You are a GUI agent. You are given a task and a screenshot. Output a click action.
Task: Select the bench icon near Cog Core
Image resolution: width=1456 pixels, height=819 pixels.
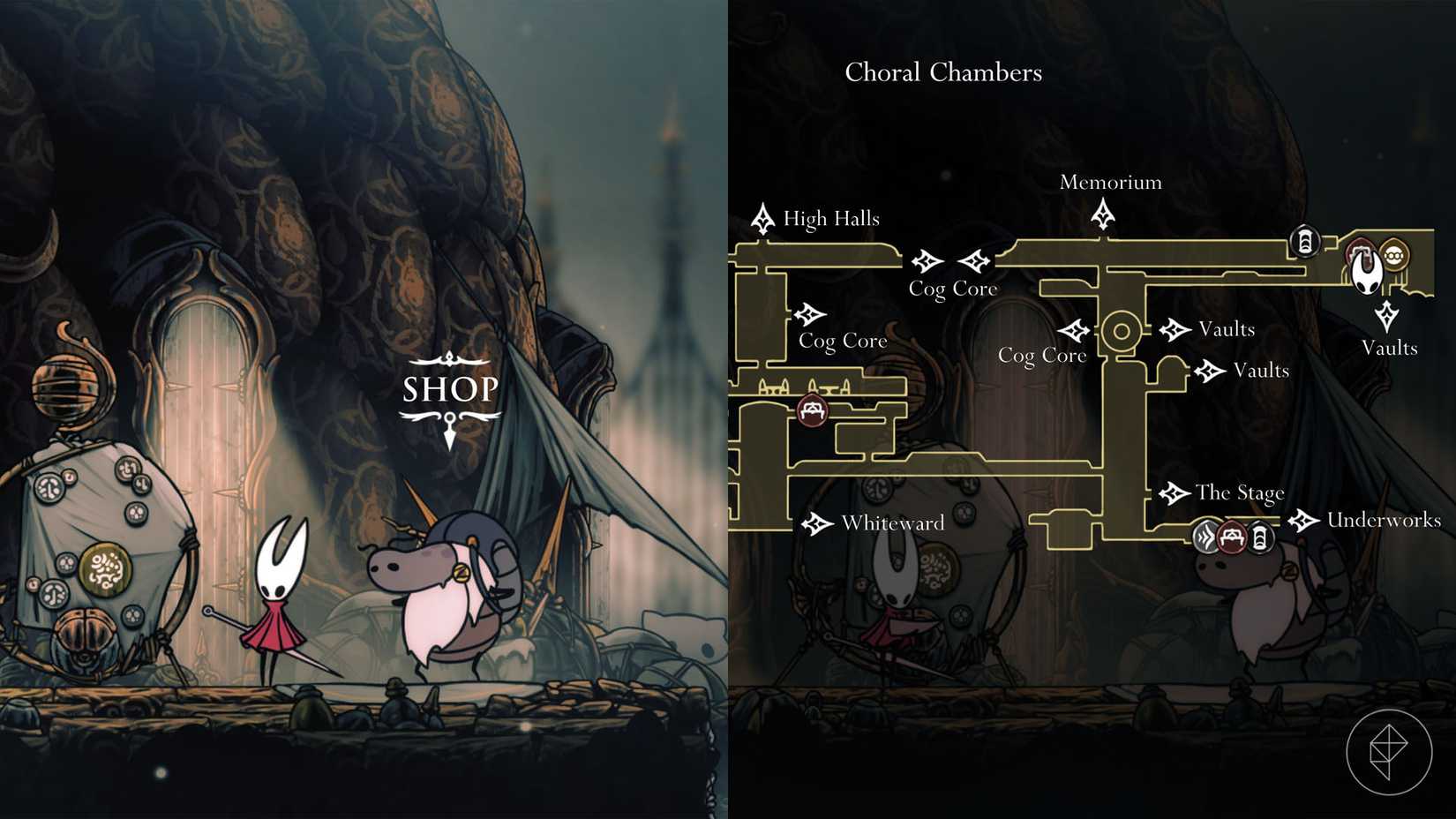pyautogui.click(x=812, y=410)
